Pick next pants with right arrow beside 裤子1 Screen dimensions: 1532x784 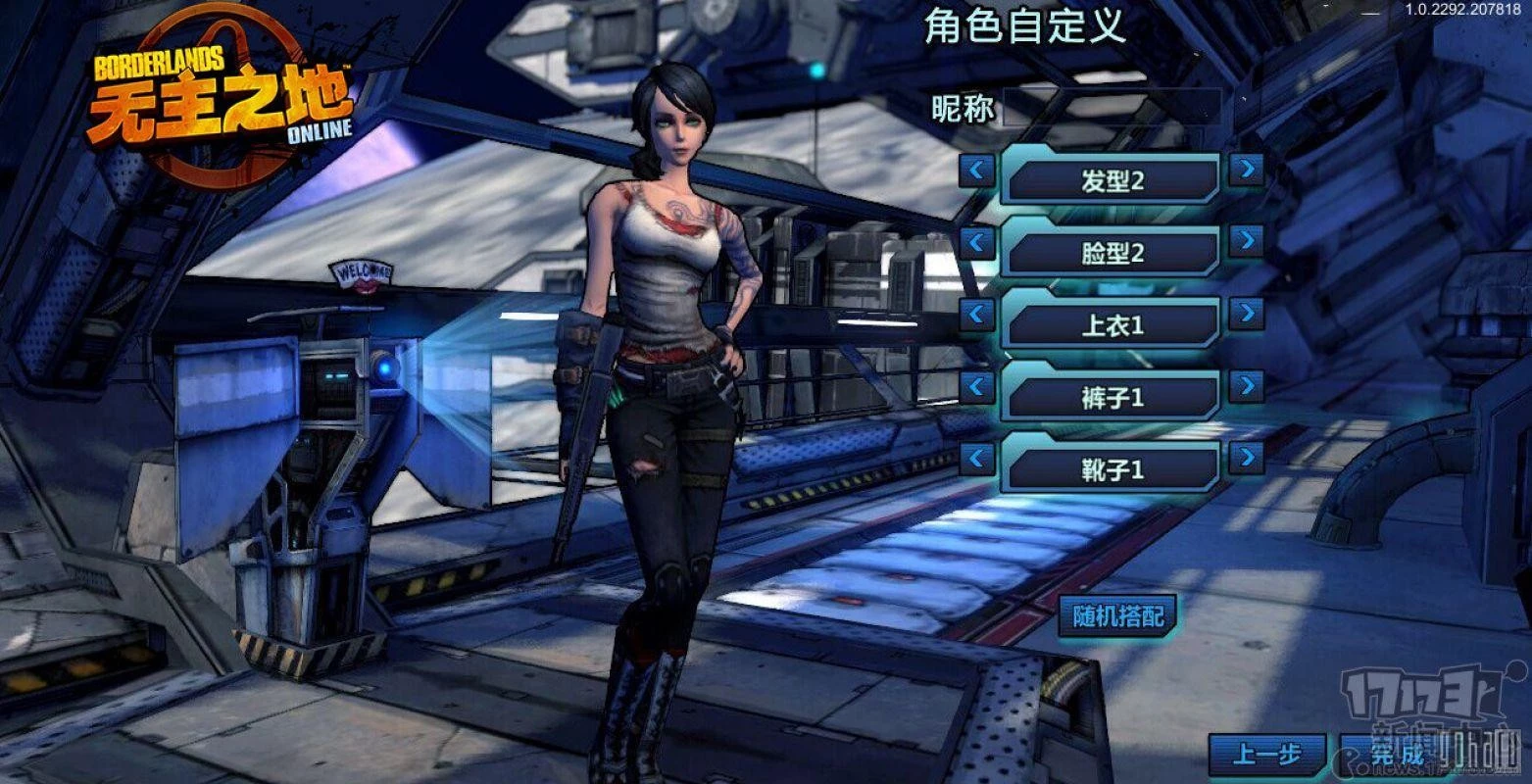point(1246,385)
